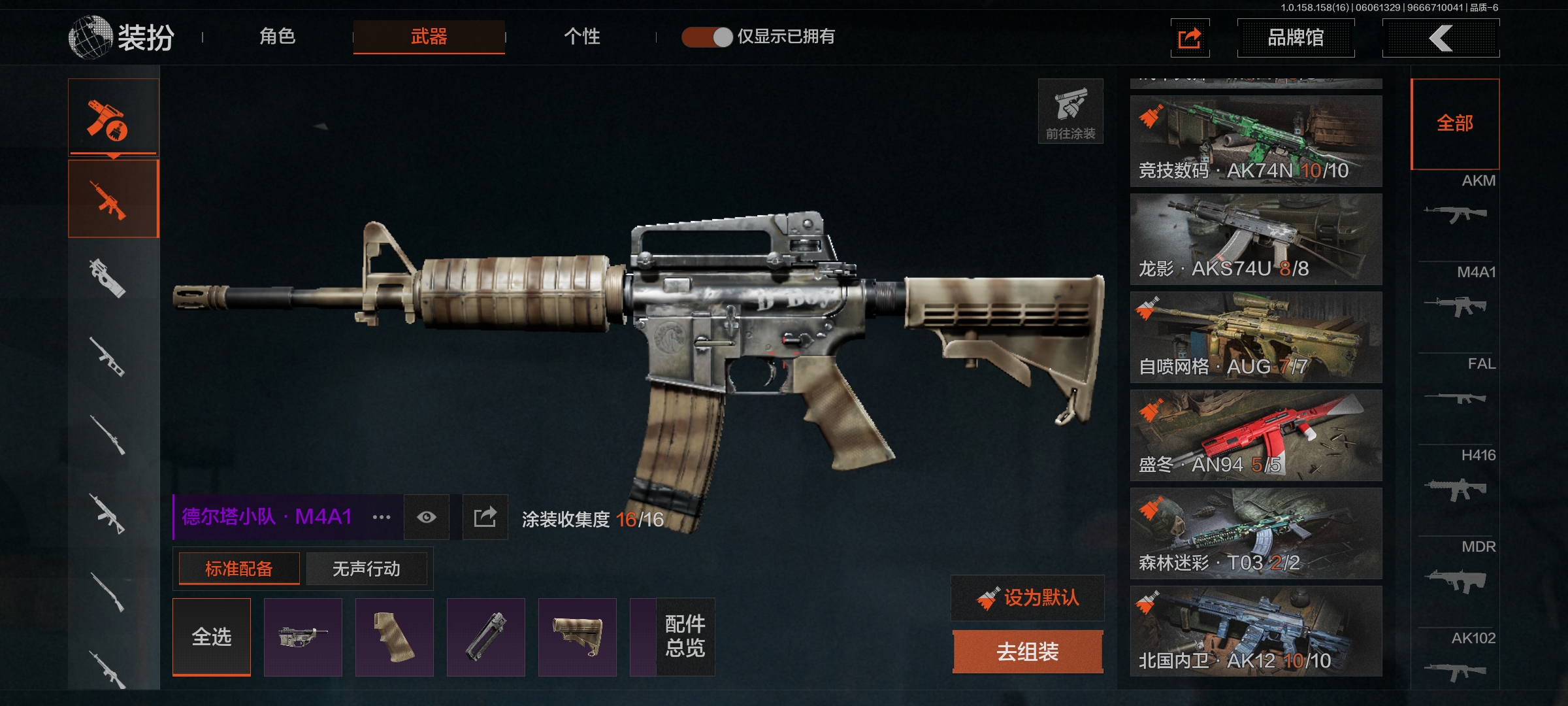Pick the 自喷网格 AUG skin
Image resolution: width=1568 pixels, height=706 pixels.
pyautogui.click(x=1256, y=337)
